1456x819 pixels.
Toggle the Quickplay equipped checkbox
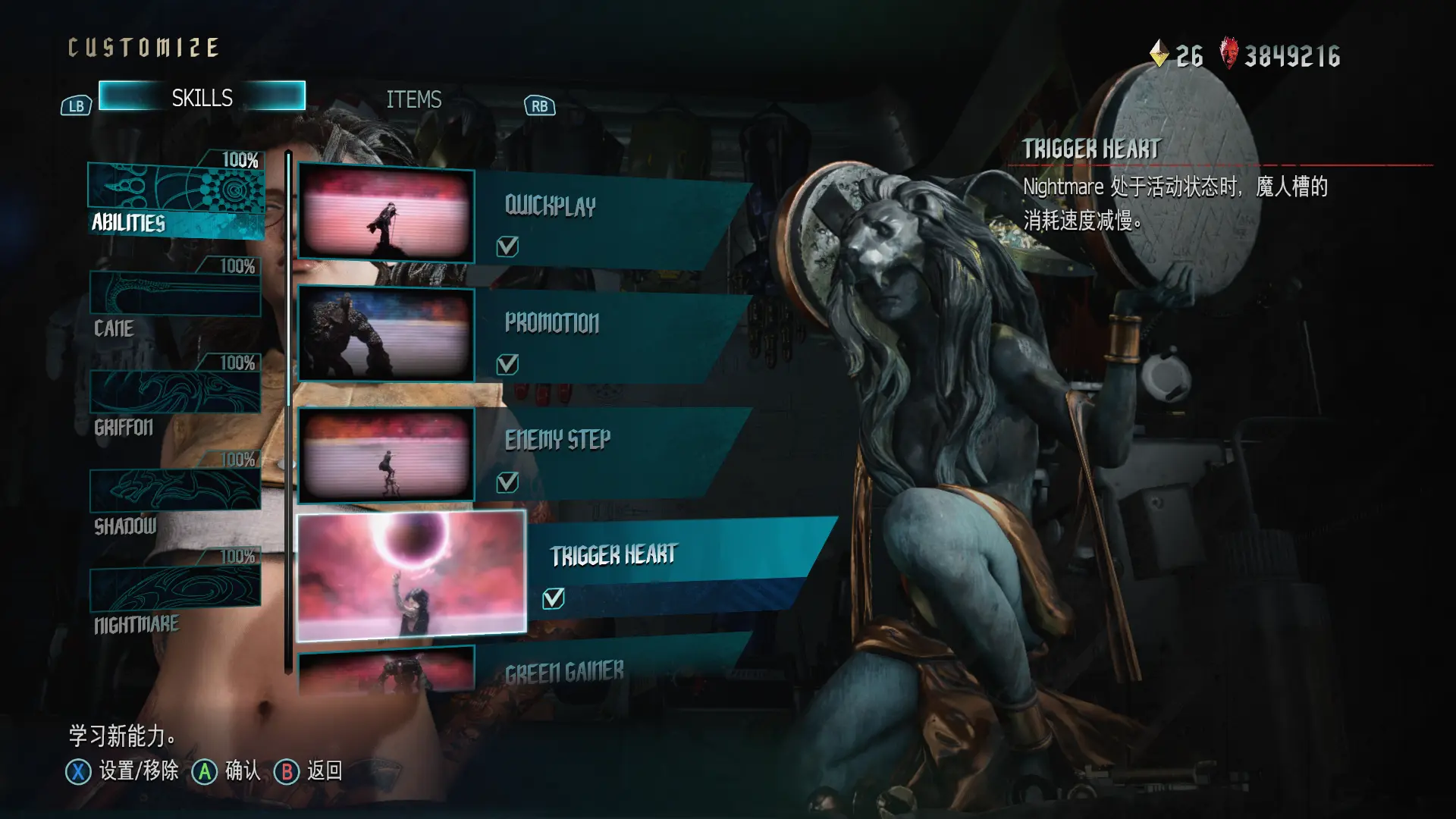click(x=507, y=246)
